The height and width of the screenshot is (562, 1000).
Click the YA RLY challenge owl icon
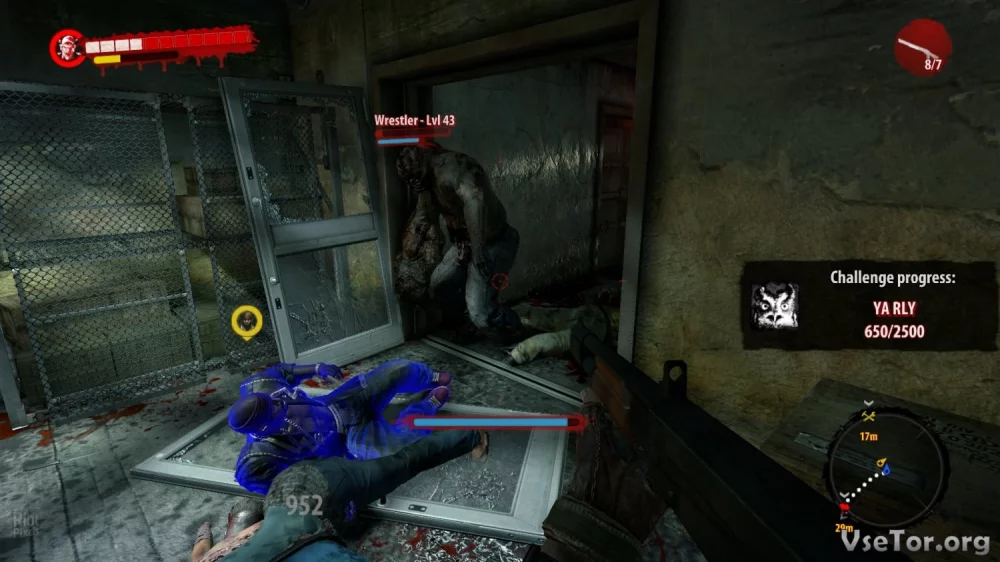[774, 305]
